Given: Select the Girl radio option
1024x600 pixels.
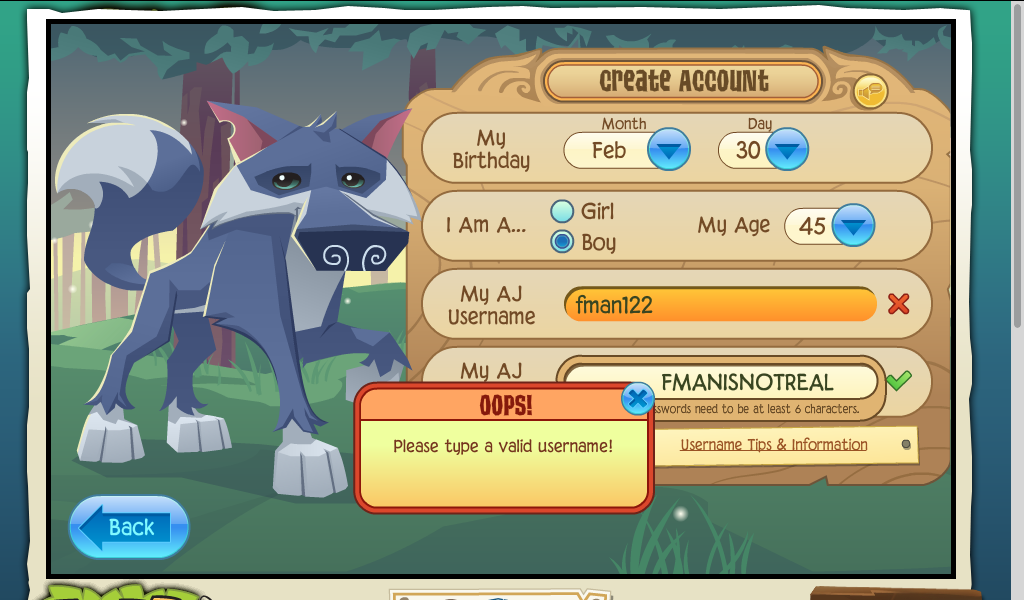Looking at the screenshot, I should [x=563, y=211].
